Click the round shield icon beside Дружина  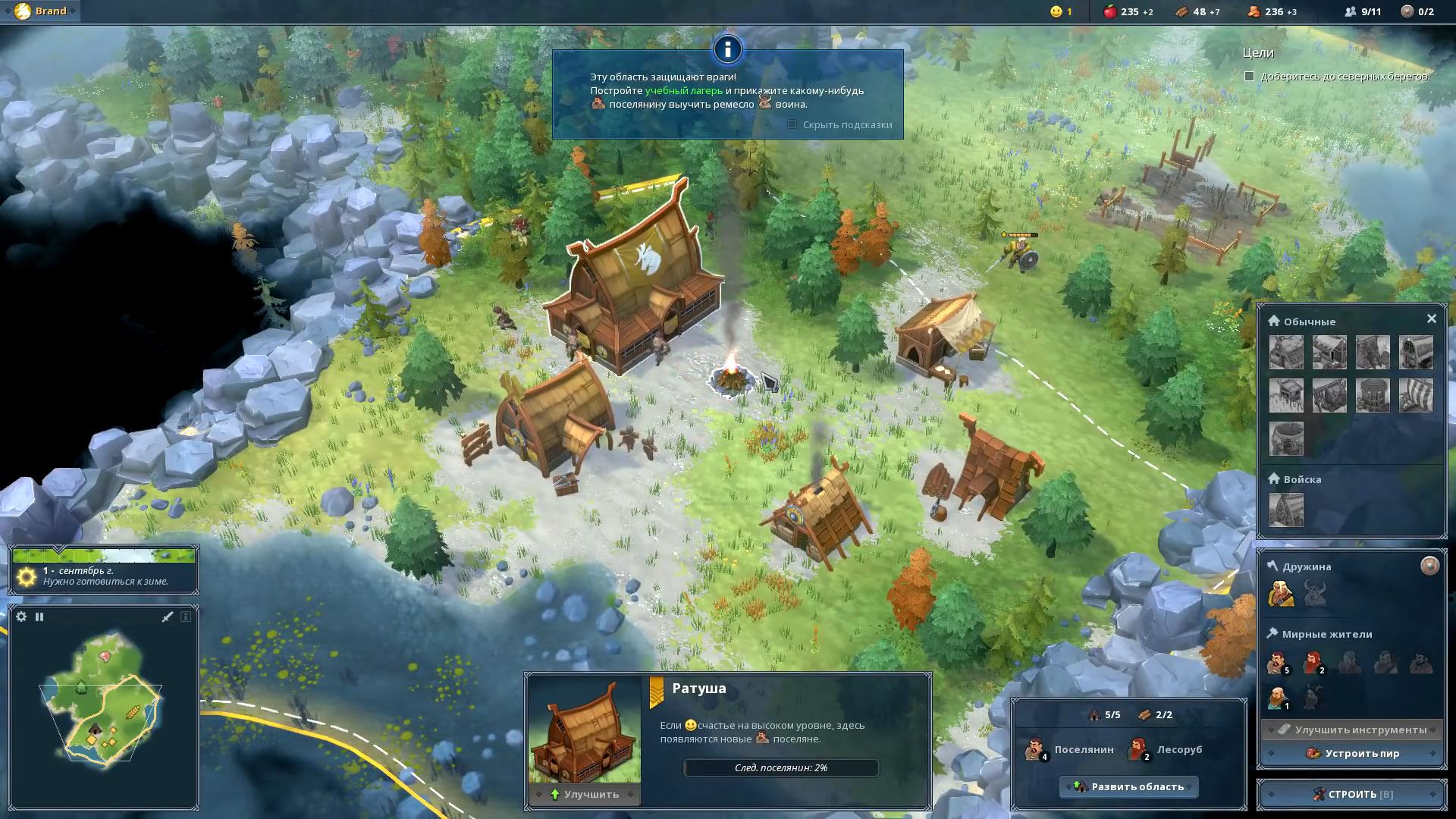pos(1429,566)
